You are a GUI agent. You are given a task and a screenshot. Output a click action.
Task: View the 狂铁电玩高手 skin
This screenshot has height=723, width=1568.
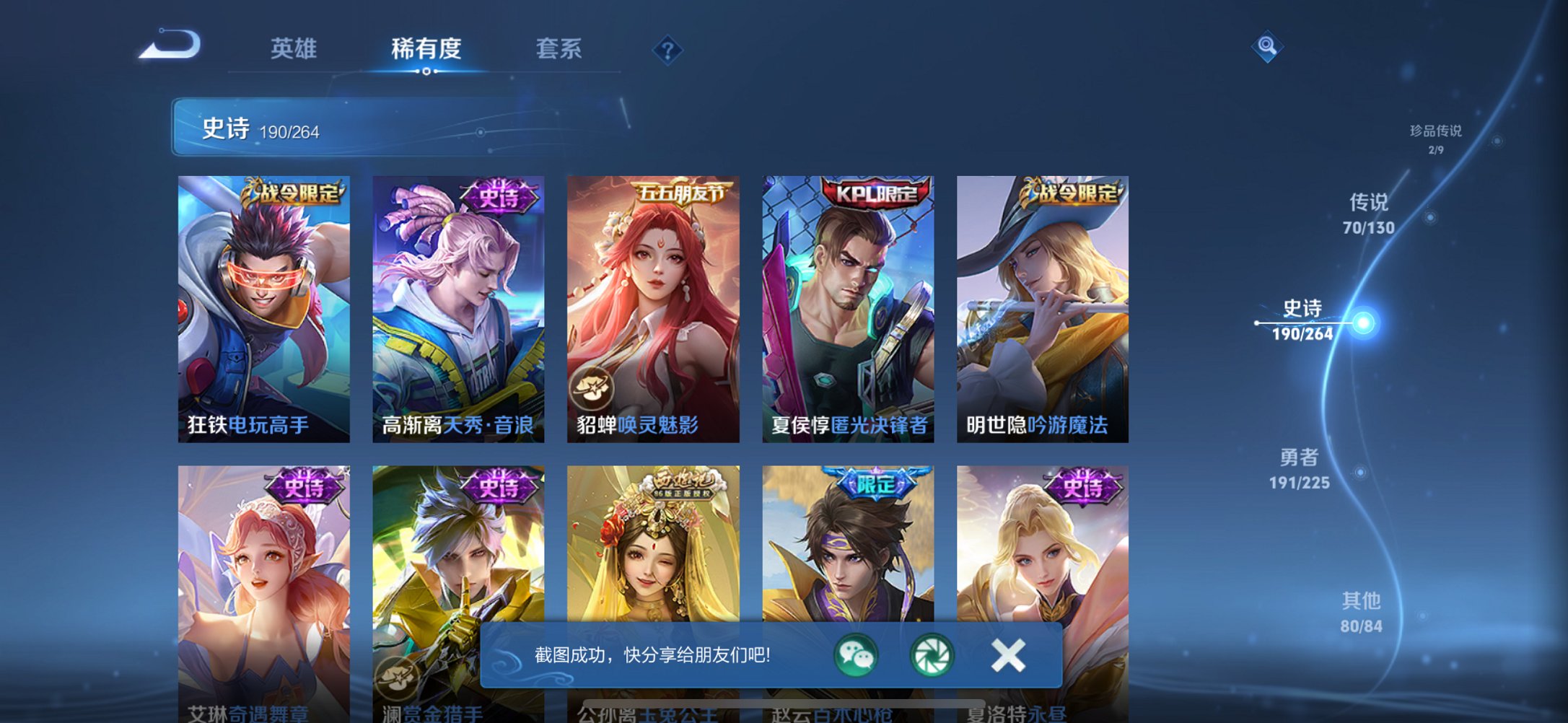point(262,303)
